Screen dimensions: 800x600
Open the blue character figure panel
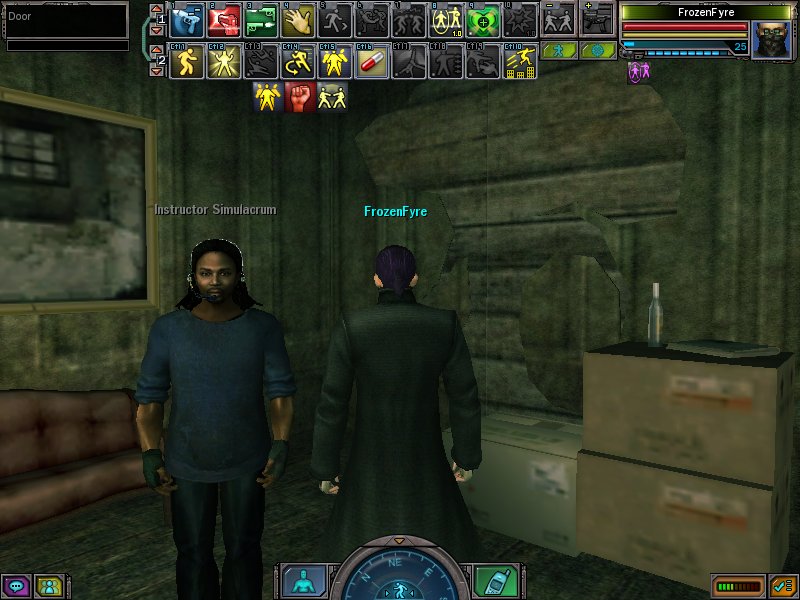click(300, 580)
